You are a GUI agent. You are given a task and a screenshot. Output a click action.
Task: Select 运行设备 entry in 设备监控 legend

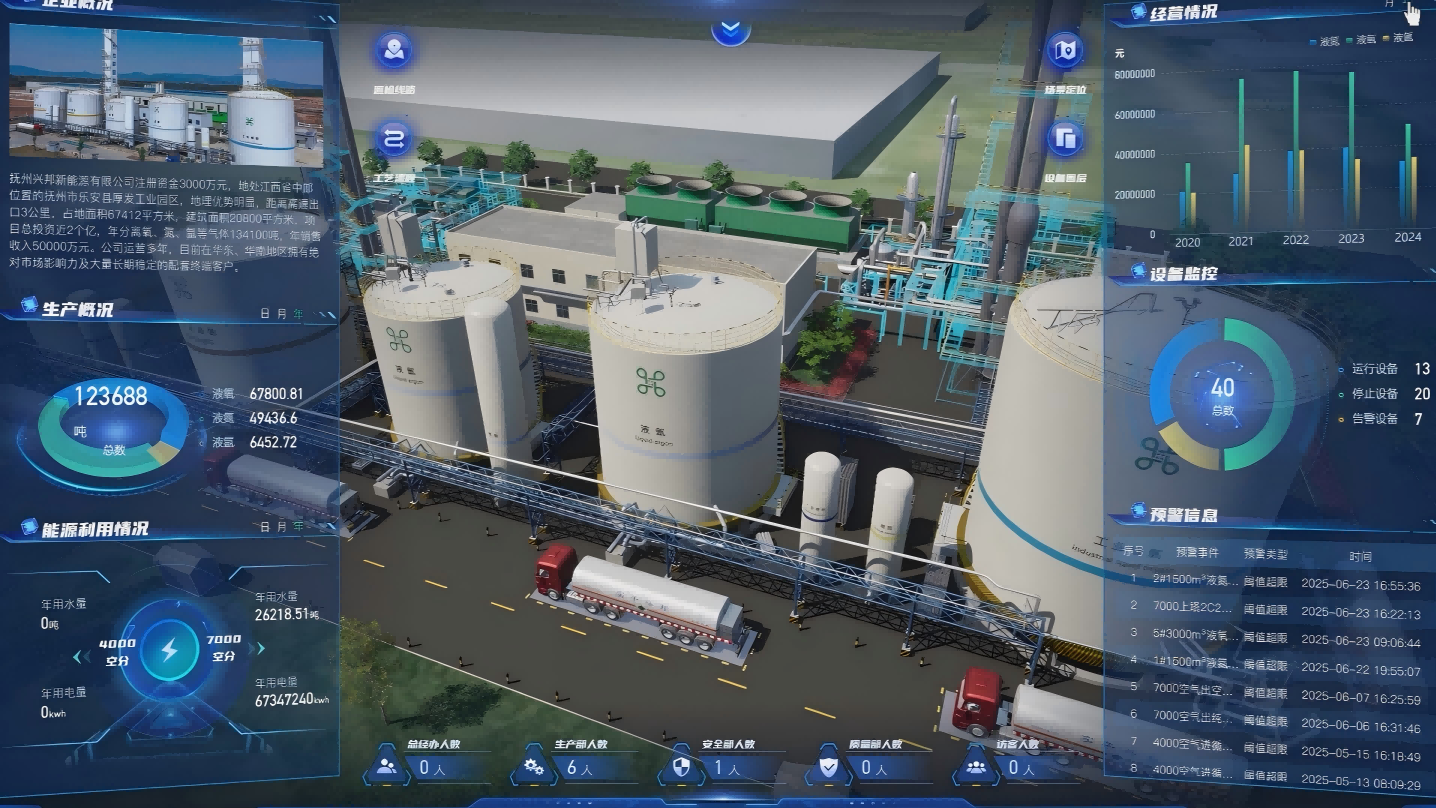pyautogui.click(x=1376, y=369)
